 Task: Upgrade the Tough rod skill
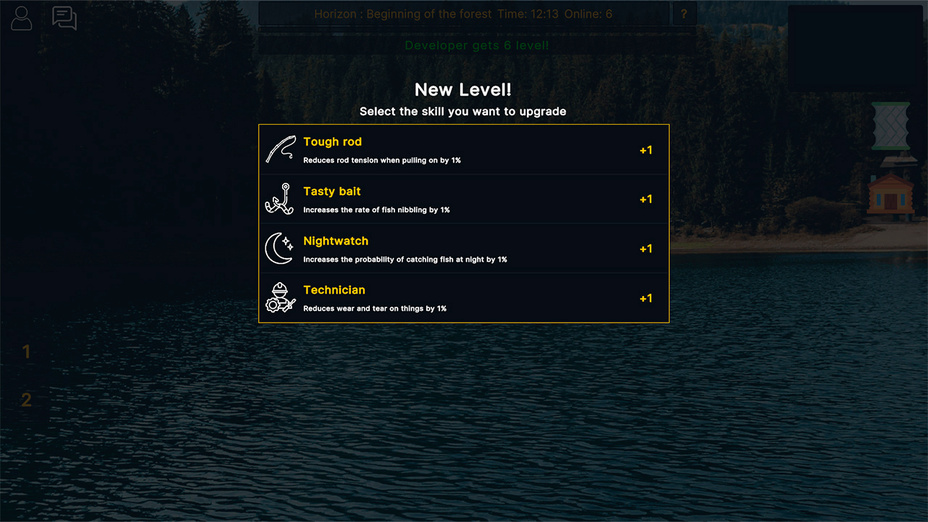pyautogui.click(x=463, y=150)
